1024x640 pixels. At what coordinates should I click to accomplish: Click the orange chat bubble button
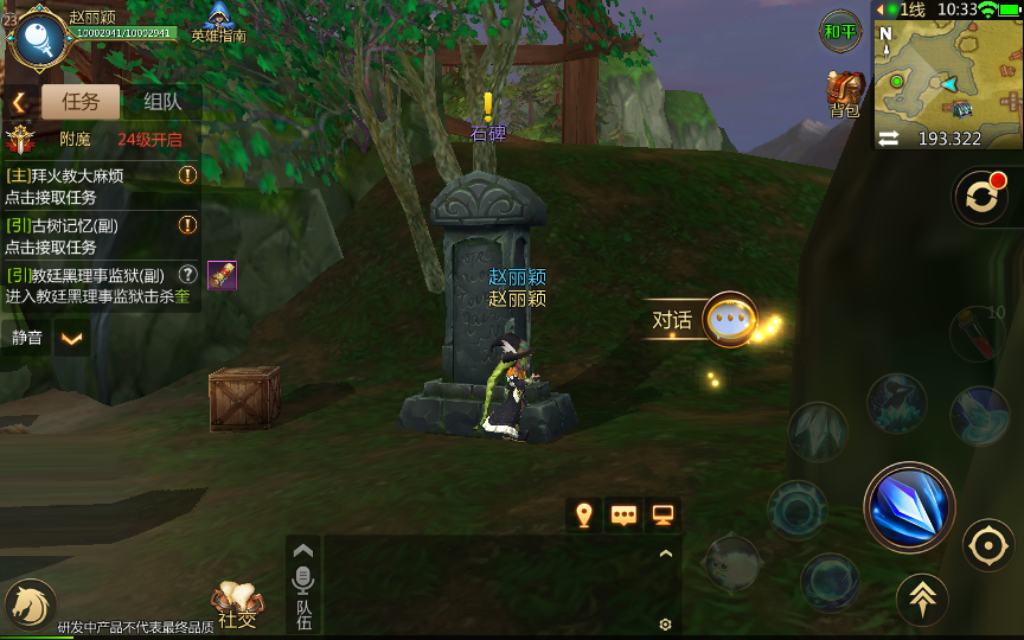point(624,515)
